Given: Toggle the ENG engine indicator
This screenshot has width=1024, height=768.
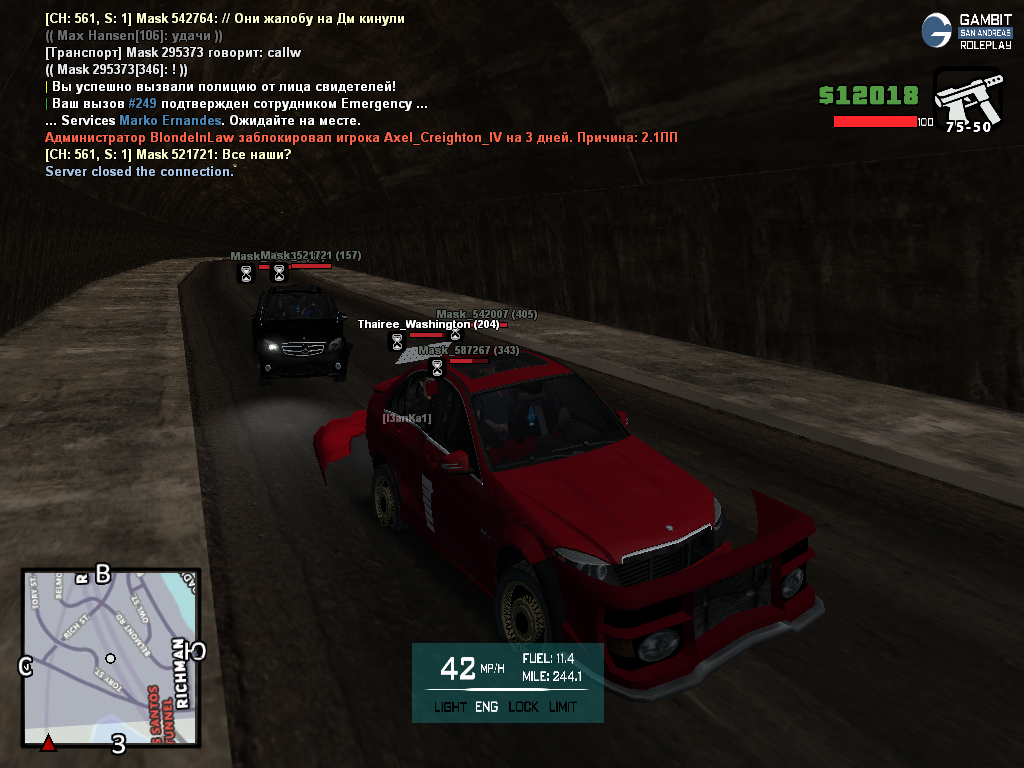Looking at the screenshot, I should pos(487,707).
